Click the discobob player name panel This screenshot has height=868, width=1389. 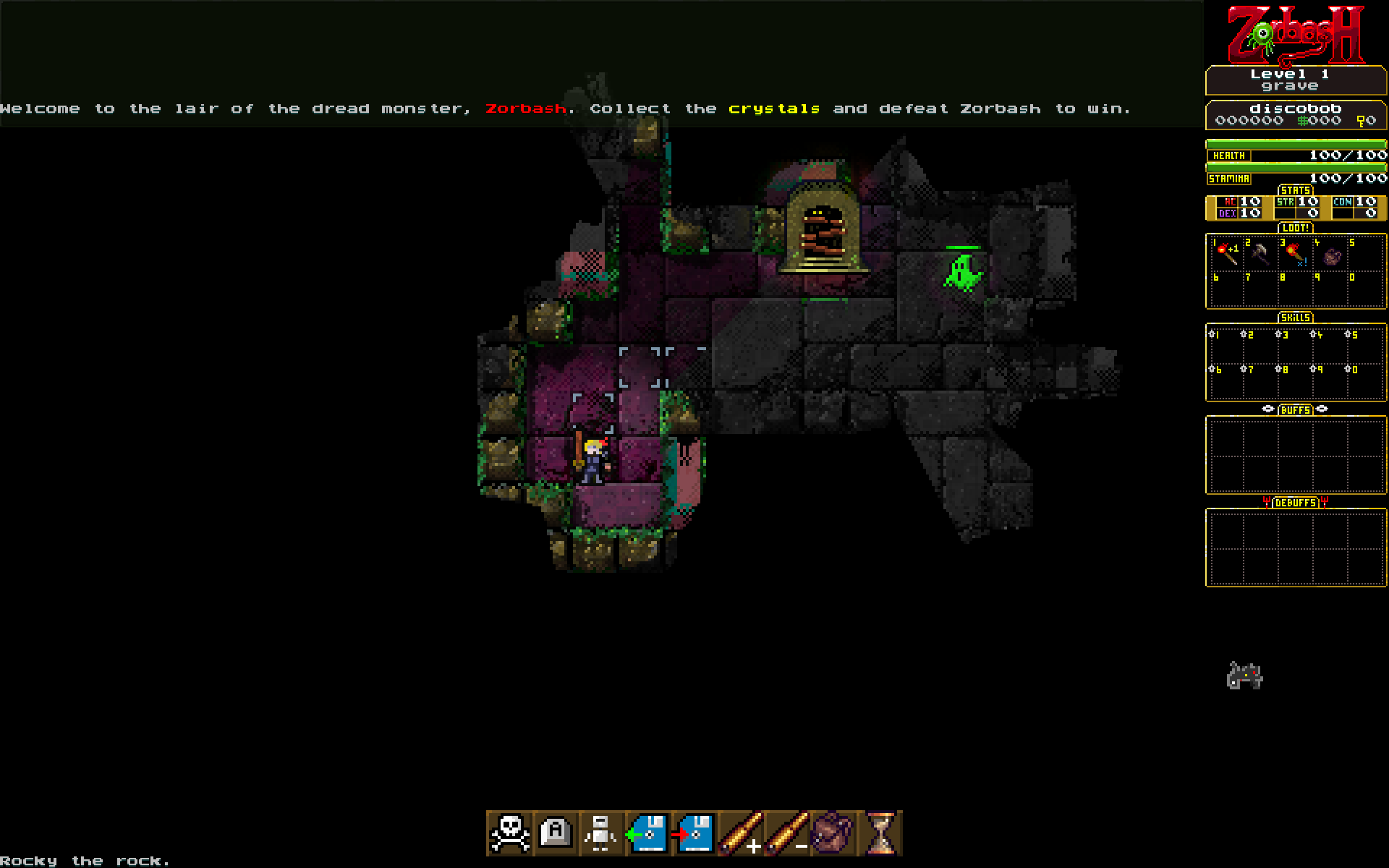pyautogui.click(x=1296, y=114)
